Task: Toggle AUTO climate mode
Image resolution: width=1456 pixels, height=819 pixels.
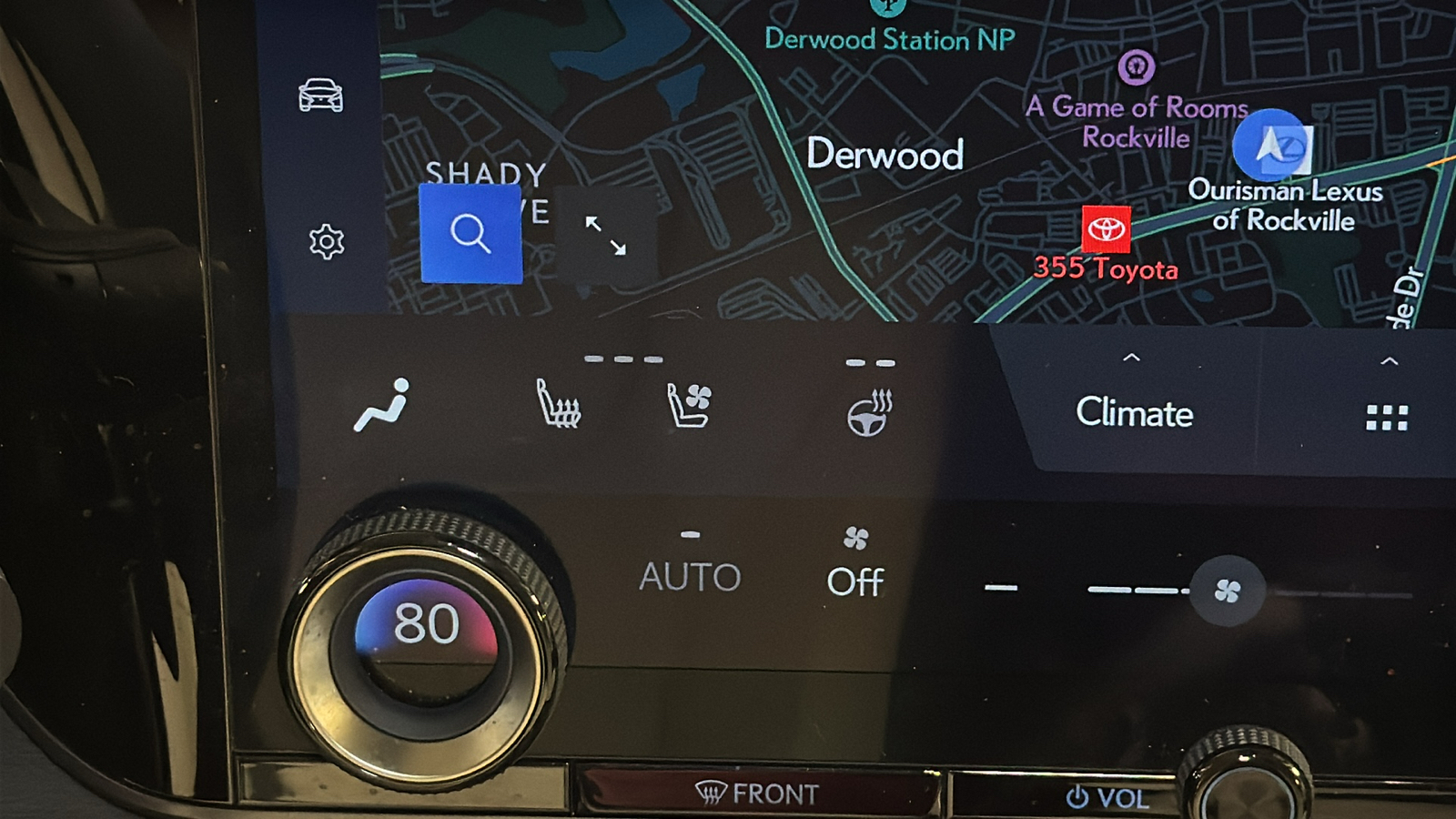Action: pos(693,574)
